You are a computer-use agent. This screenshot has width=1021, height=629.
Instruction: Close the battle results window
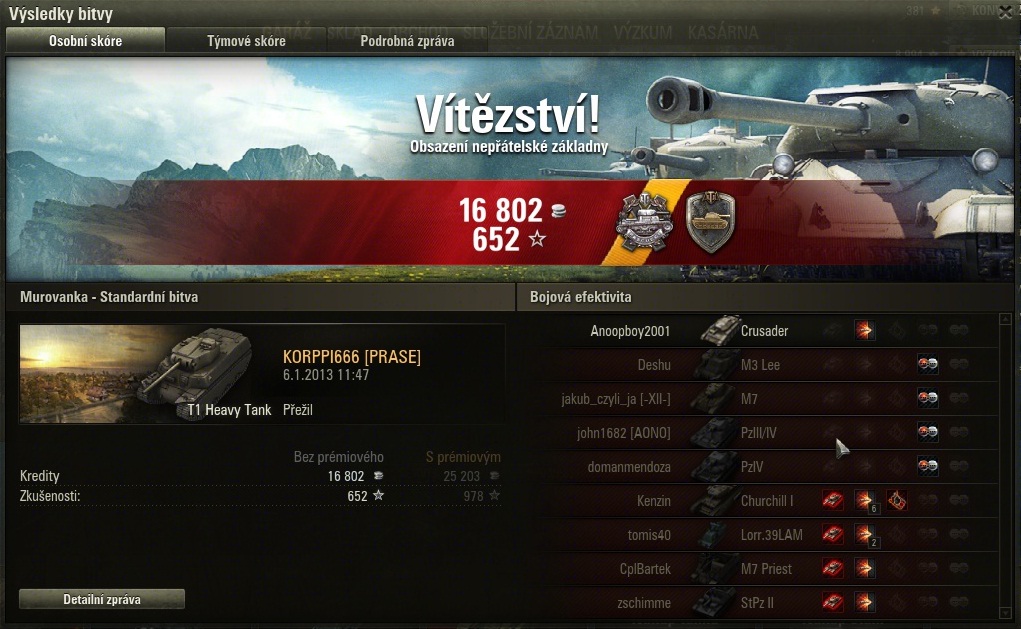point(1005,13)
